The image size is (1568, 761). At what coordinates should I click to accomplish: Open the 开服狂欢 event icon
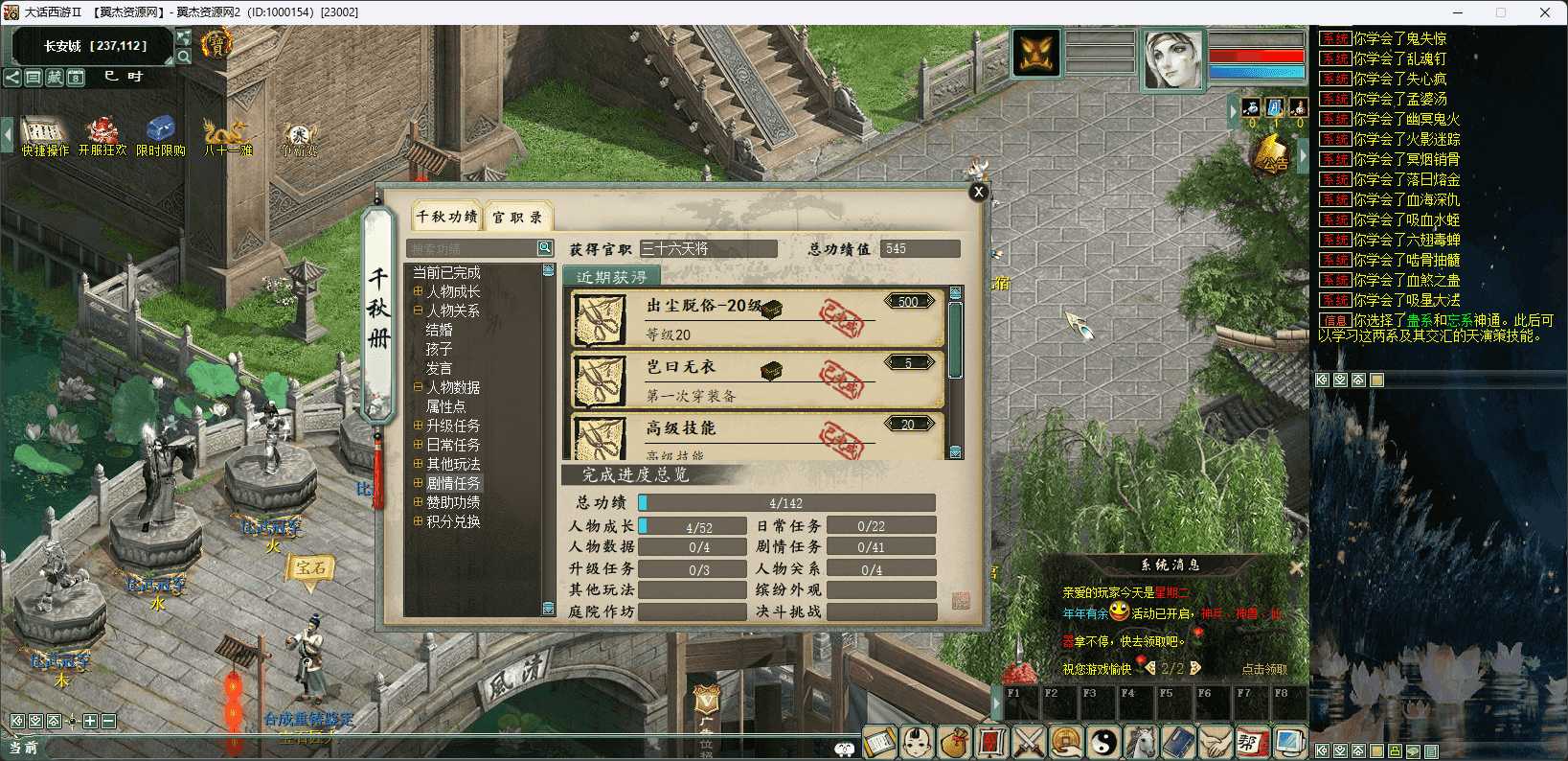102,135
